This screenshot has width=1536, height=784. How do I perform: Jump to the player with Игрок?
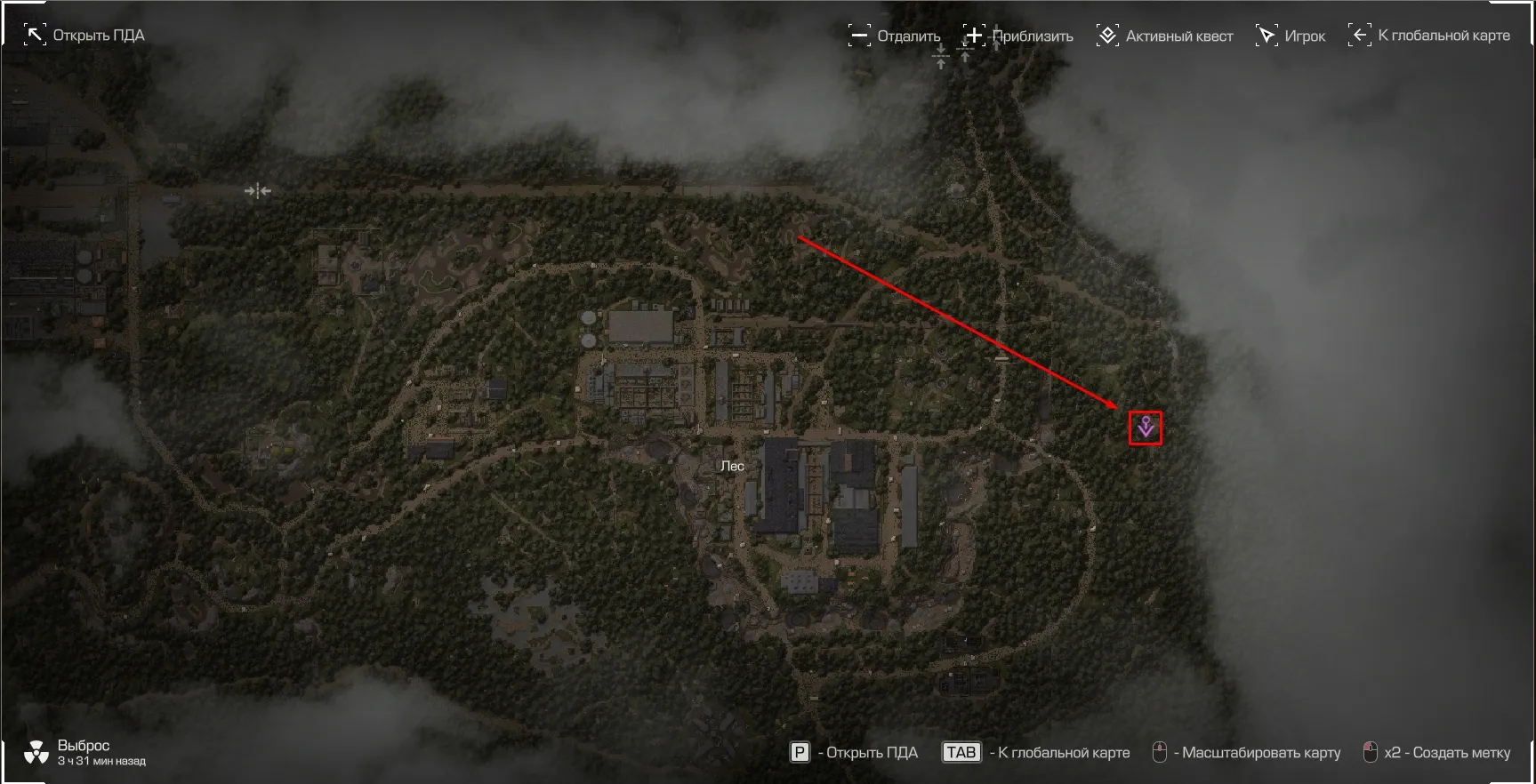[1291, 36]
